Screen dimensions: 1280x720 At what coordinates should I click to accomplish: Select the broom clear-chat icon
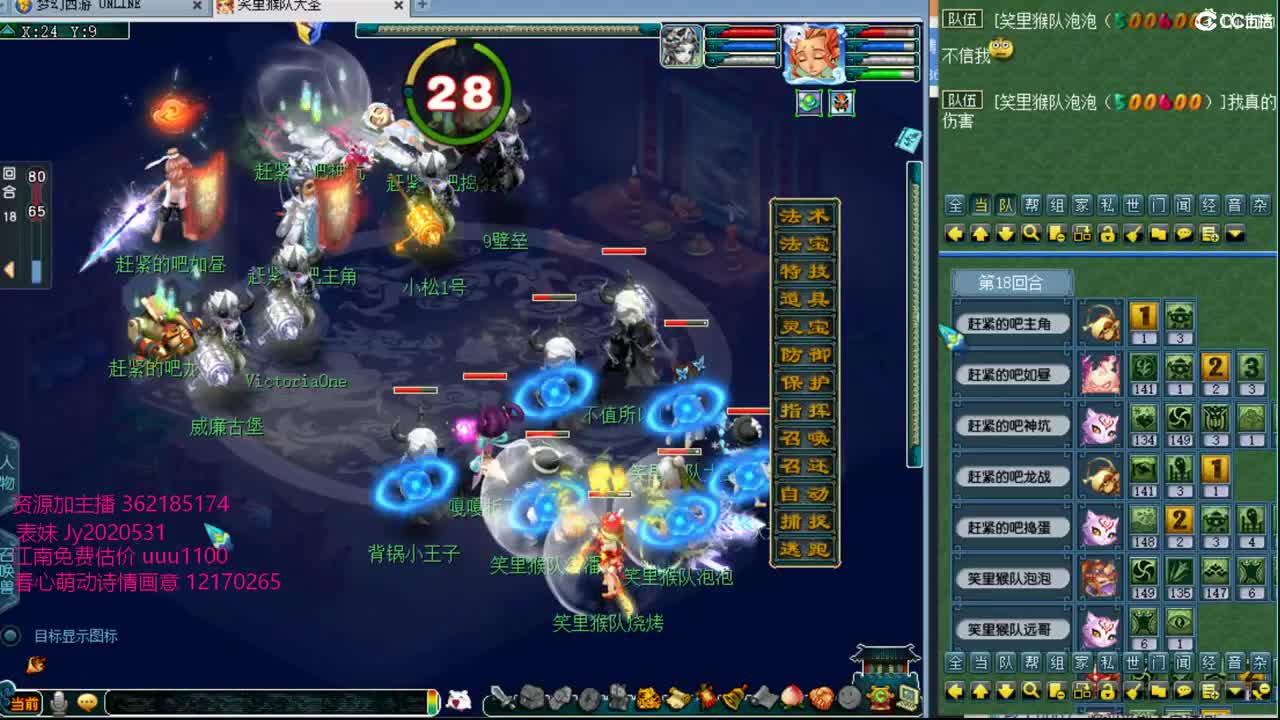[x=1132, y=233]
